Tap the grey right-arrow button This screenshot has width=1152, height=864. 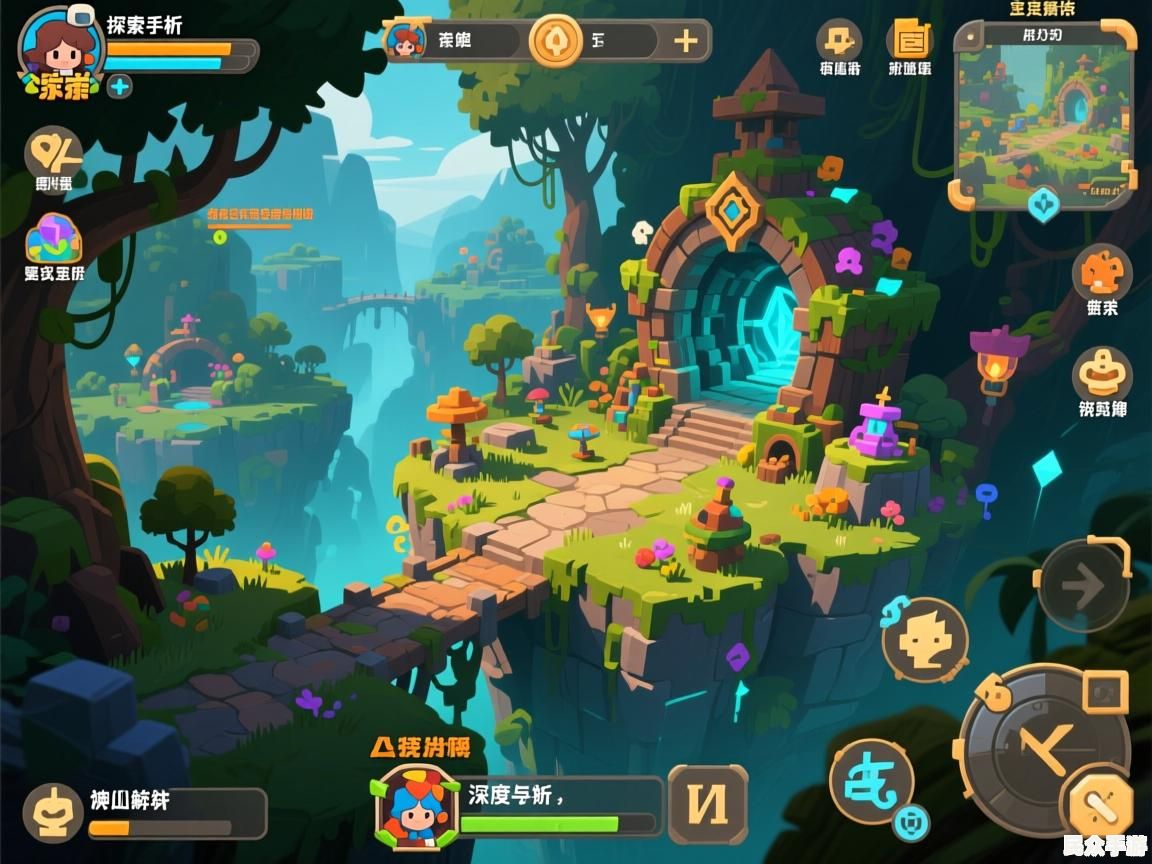(1083, 585)
